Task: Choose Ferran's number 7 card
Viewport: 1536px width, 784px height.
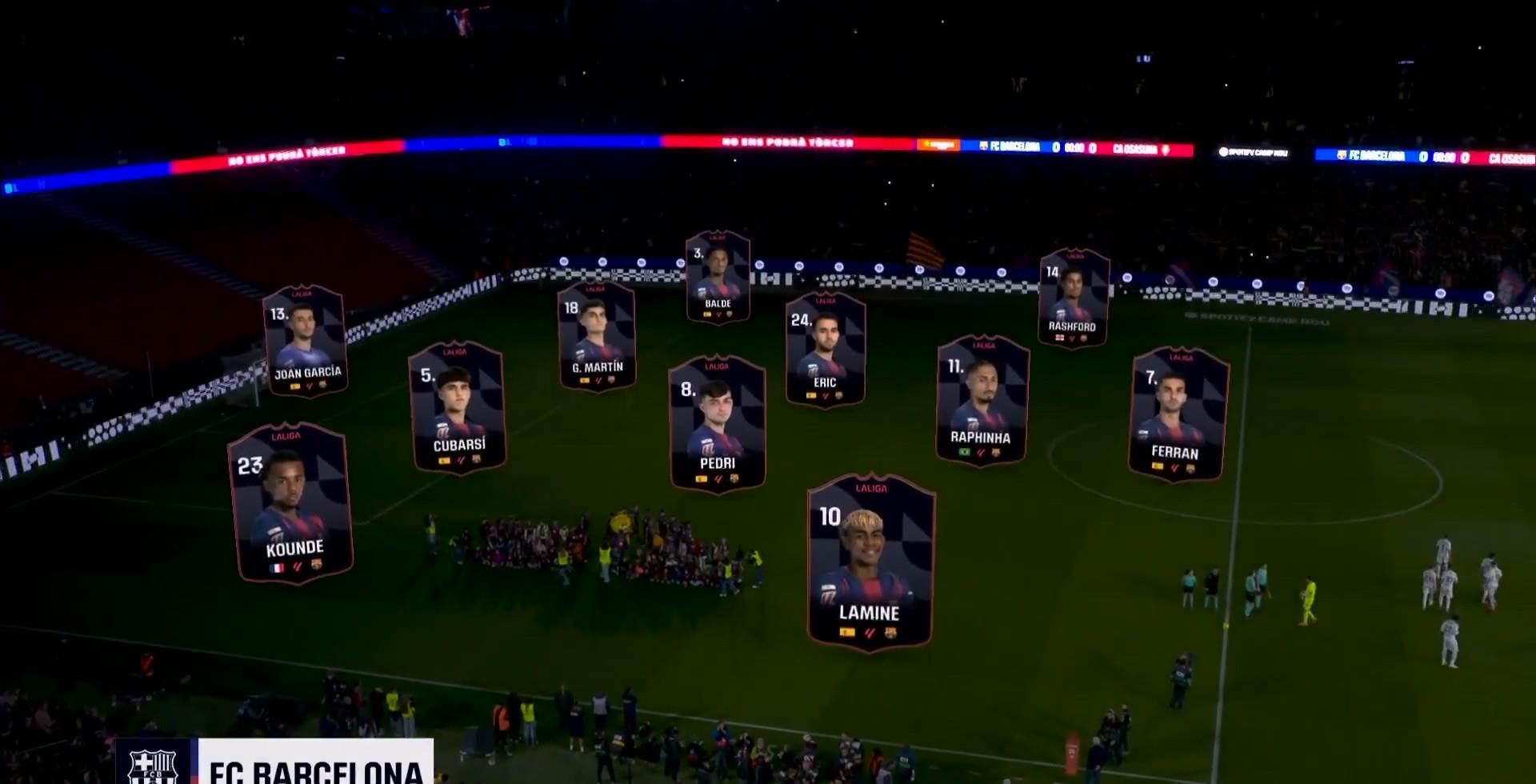Action: pos(1177,414)
